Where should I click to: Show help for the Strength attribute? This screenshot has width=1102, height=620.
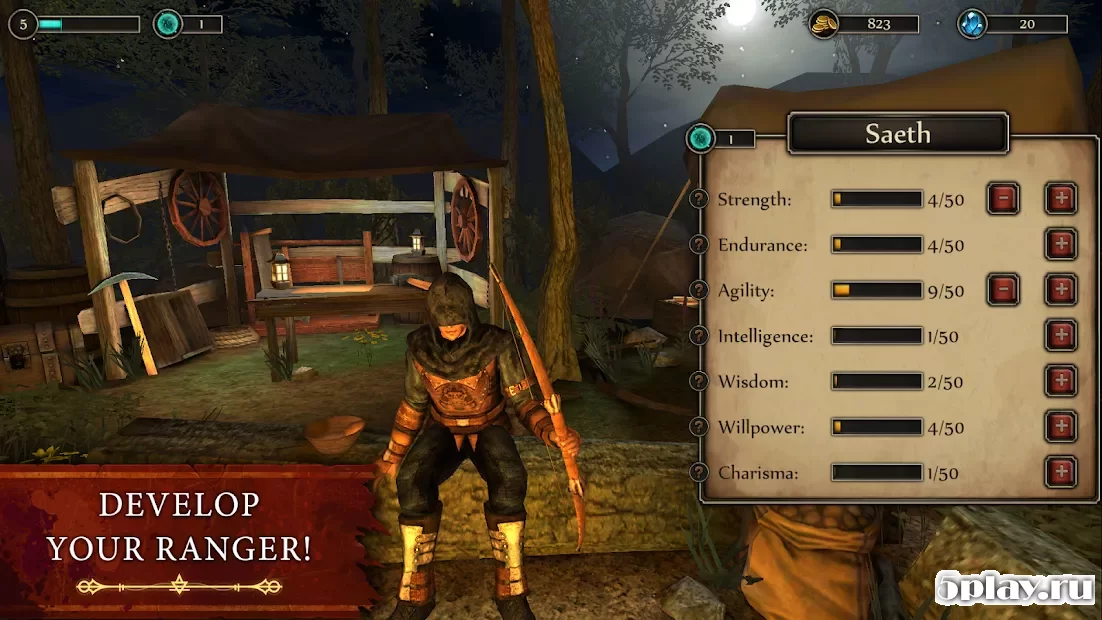click(700, 199)
